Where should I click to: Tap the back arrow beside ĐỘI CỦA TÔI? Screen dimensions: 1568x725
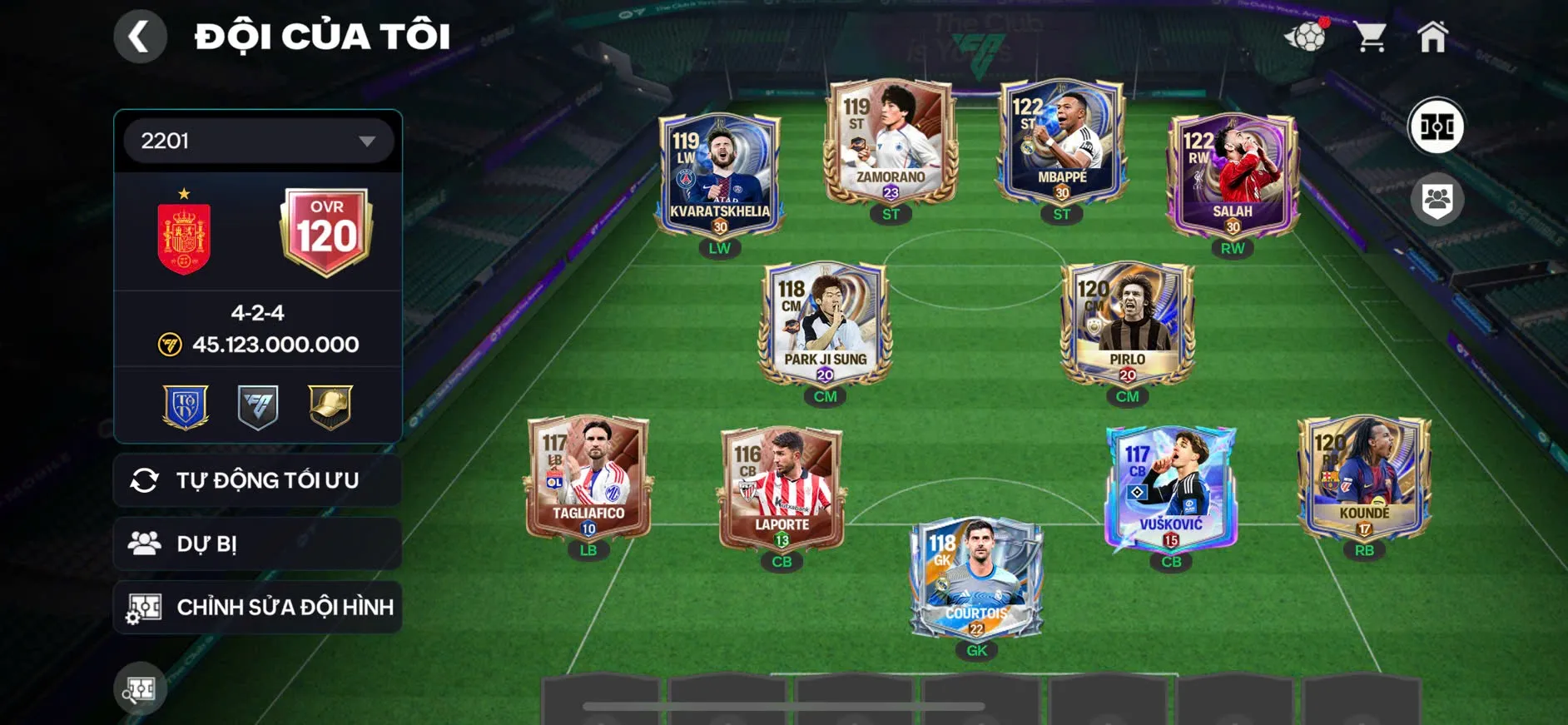coord(140,35)
